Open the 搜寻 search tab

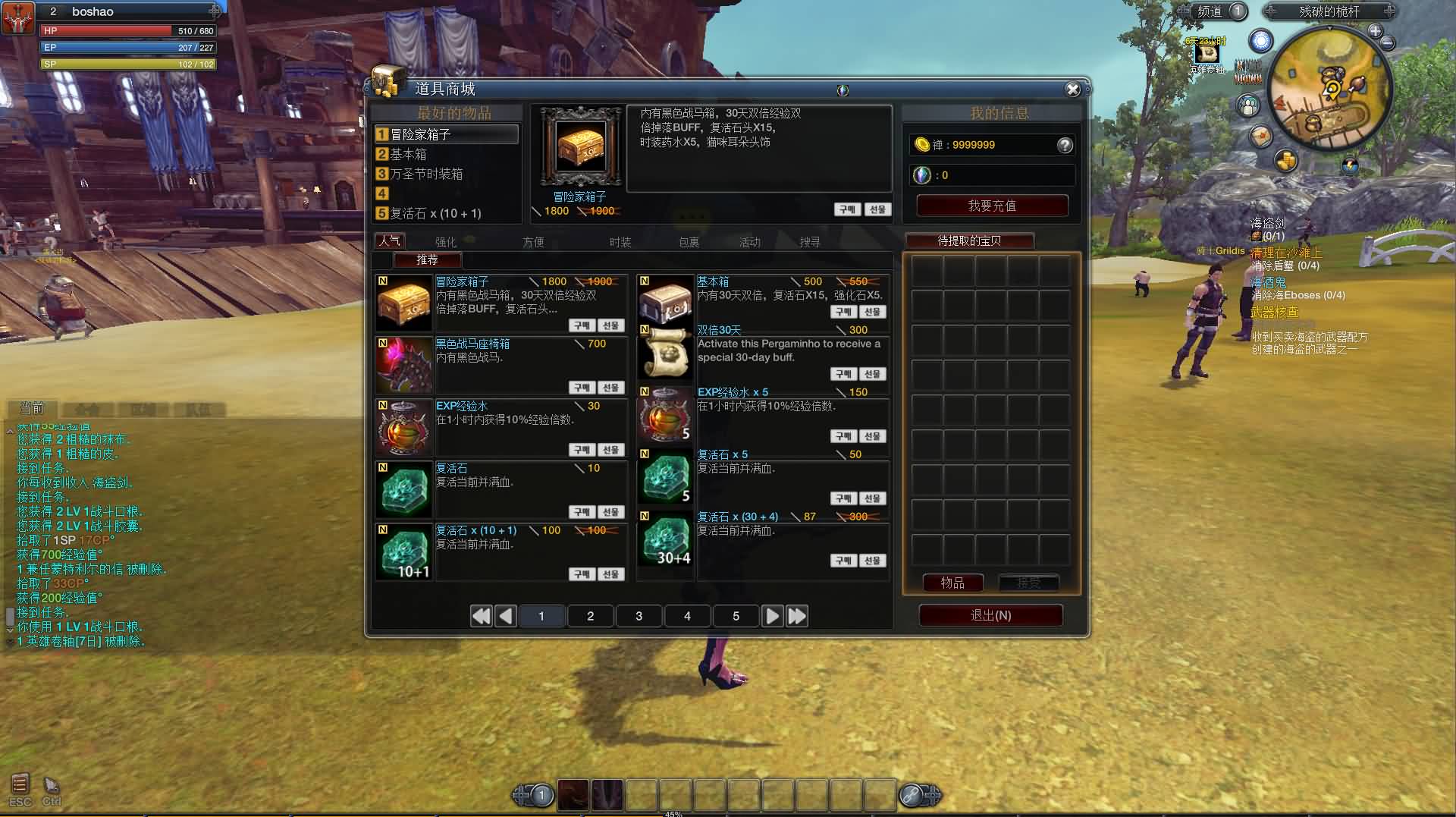(810, 242)
